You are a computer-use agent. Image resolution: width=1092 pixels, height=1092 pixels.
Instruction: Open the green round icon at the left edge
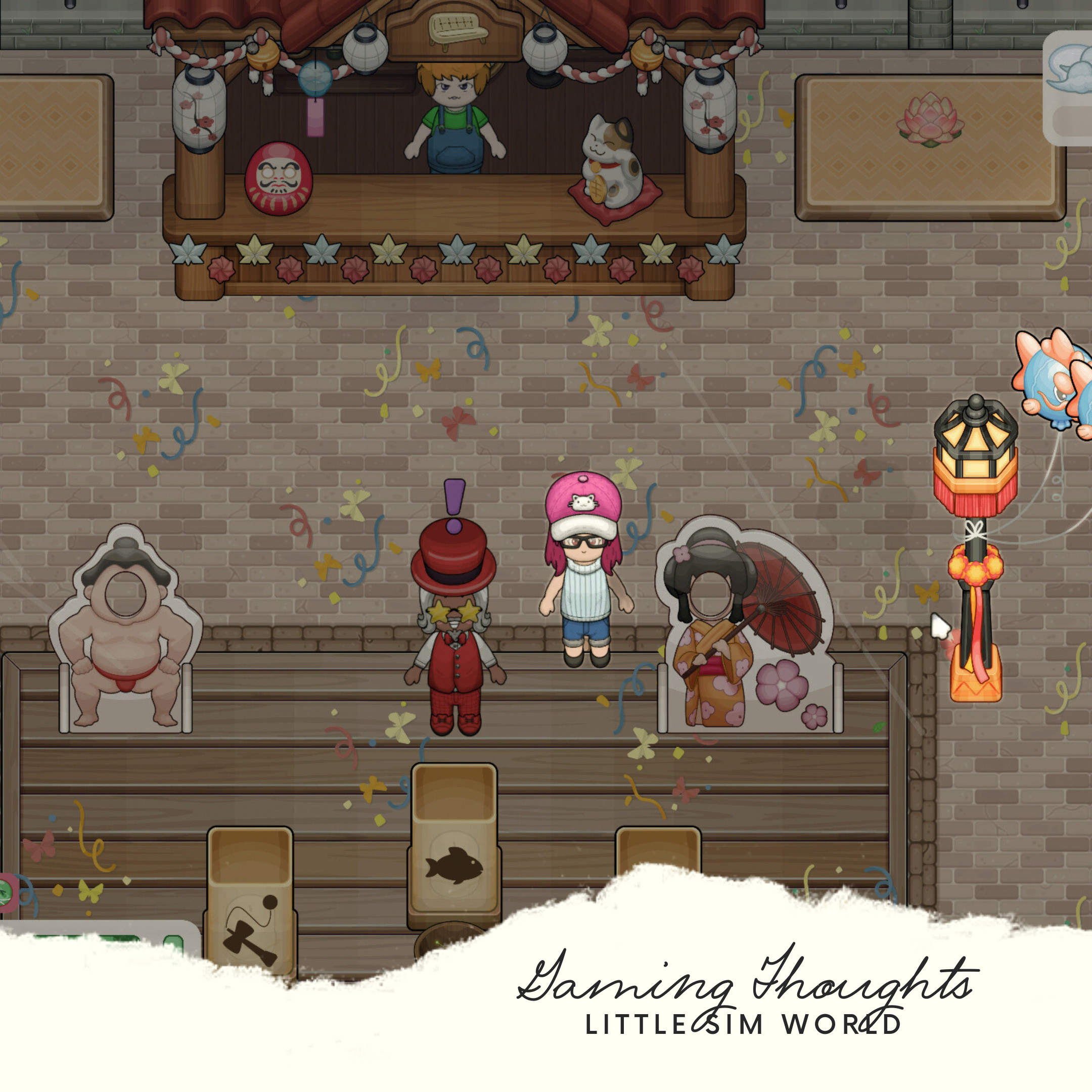click(x=6, y=892)
